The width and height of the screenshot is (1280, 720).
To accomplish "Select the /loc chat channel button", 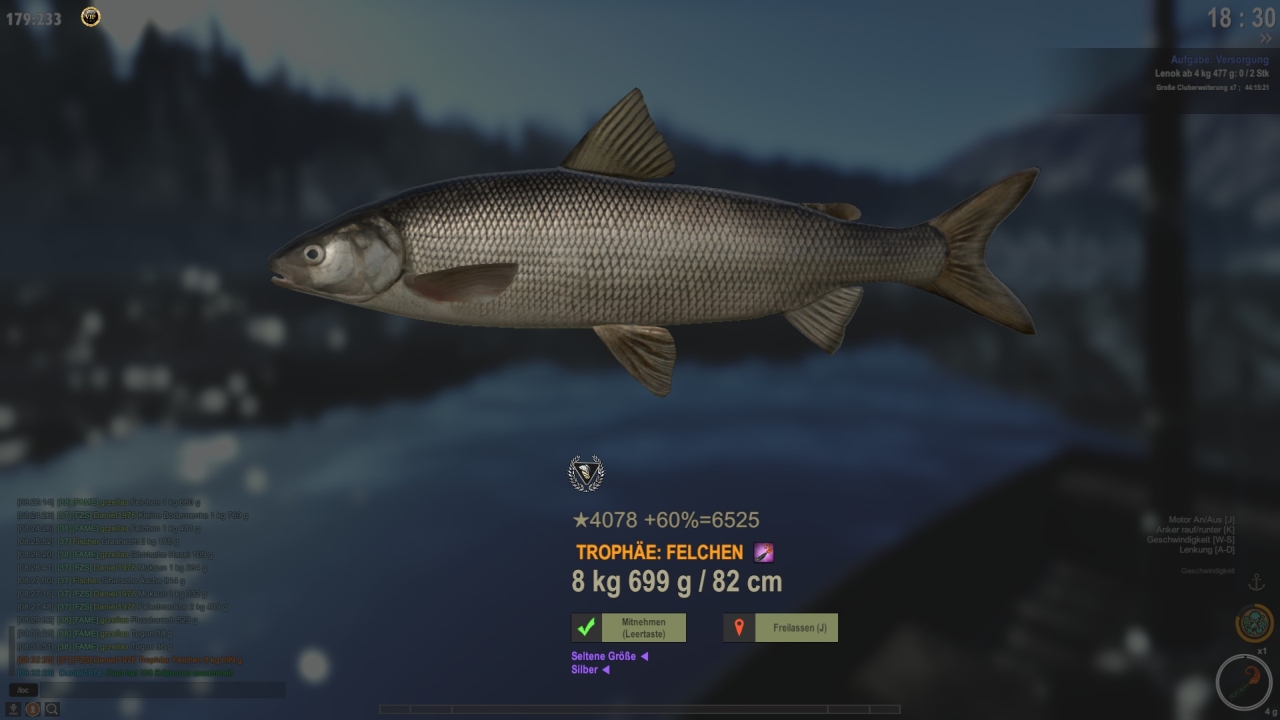I will click(24, 690).
